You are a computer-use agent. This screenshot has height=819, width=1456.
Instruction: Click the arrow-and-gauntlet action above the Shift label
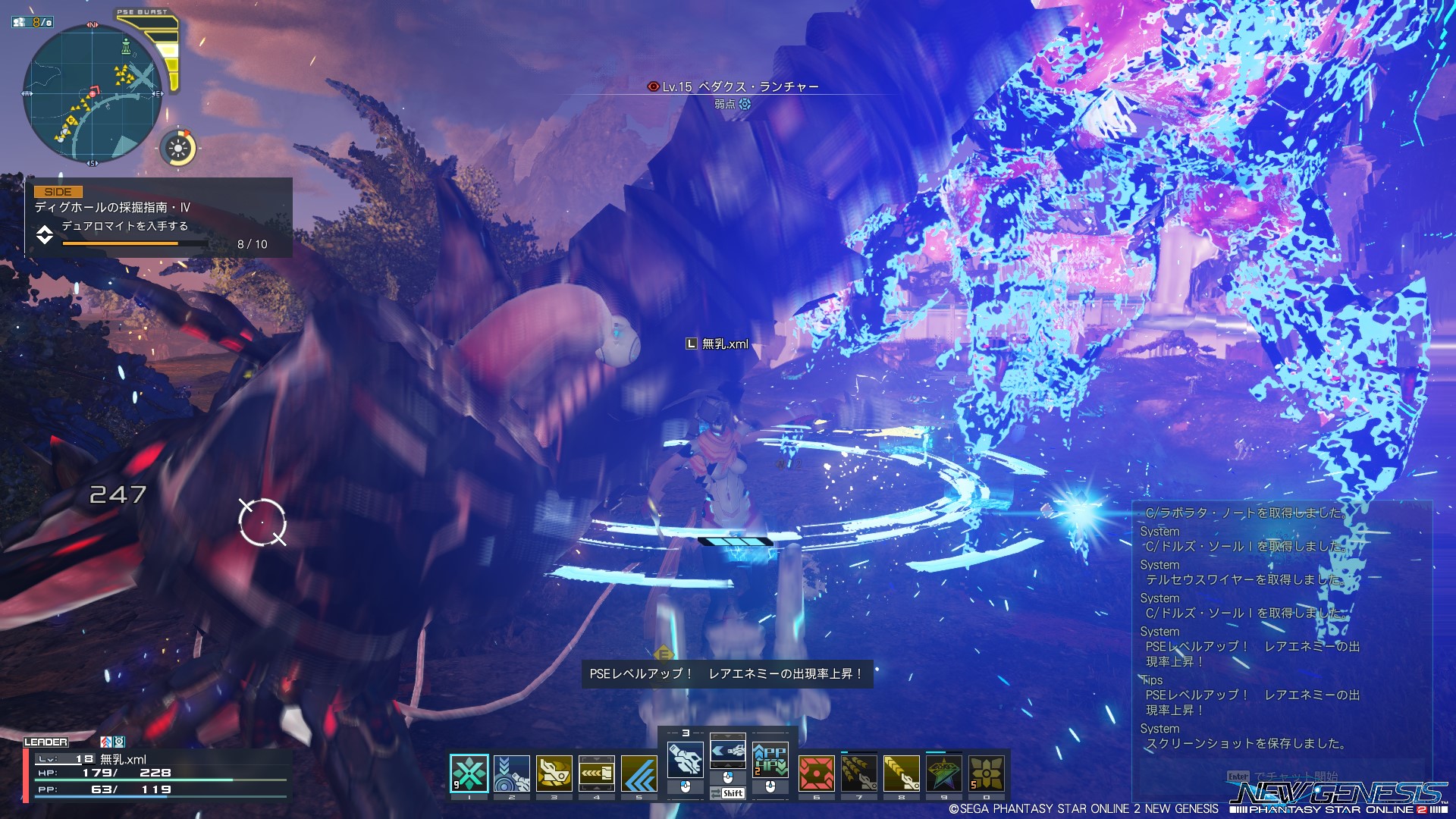[x=727, y=752]
